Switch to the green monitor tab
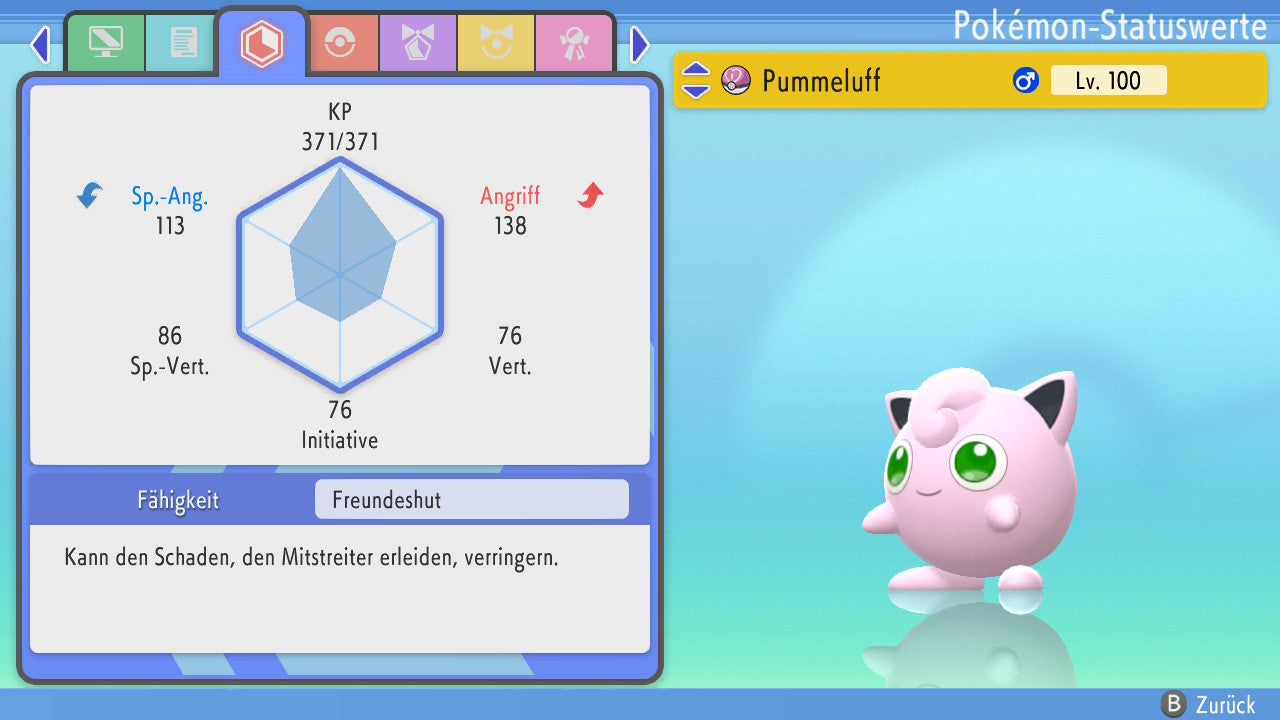The height and width of the screenshot is (720, 1280). coord(105,43)
